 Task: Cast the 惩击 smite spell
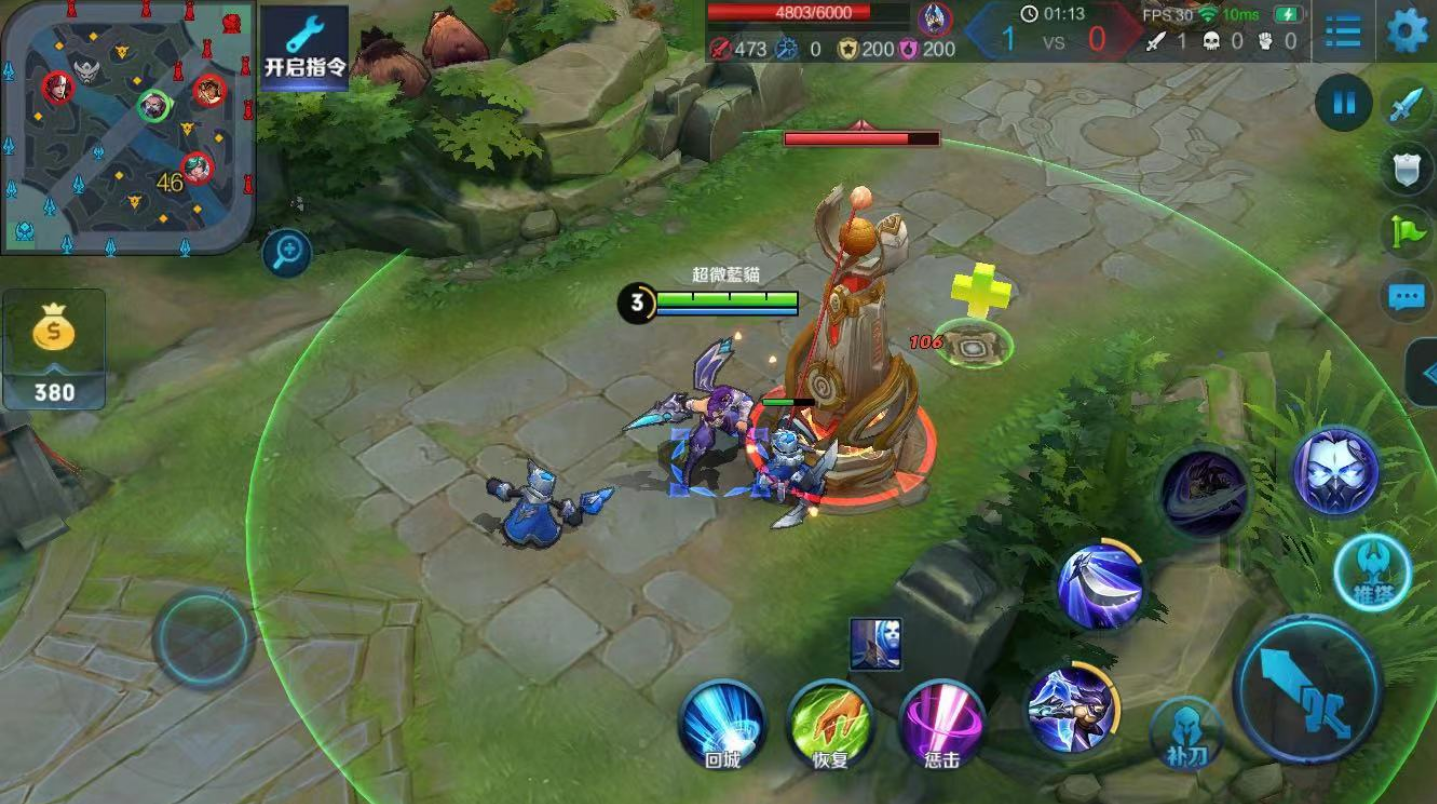(x=941, y=724)
